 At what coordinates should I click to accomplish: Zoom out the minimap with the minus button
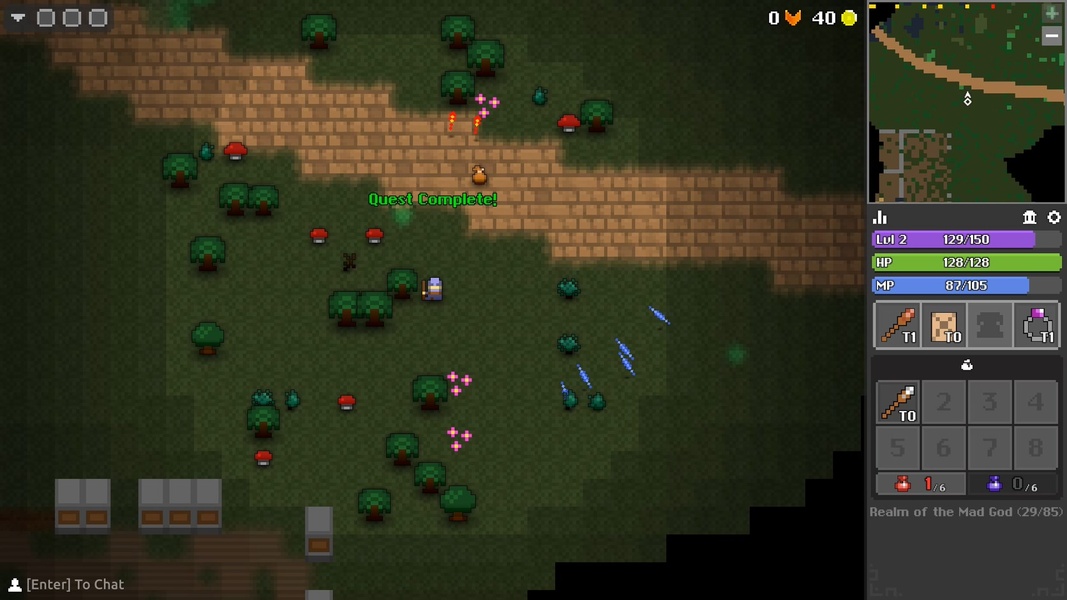(1051, 36)
